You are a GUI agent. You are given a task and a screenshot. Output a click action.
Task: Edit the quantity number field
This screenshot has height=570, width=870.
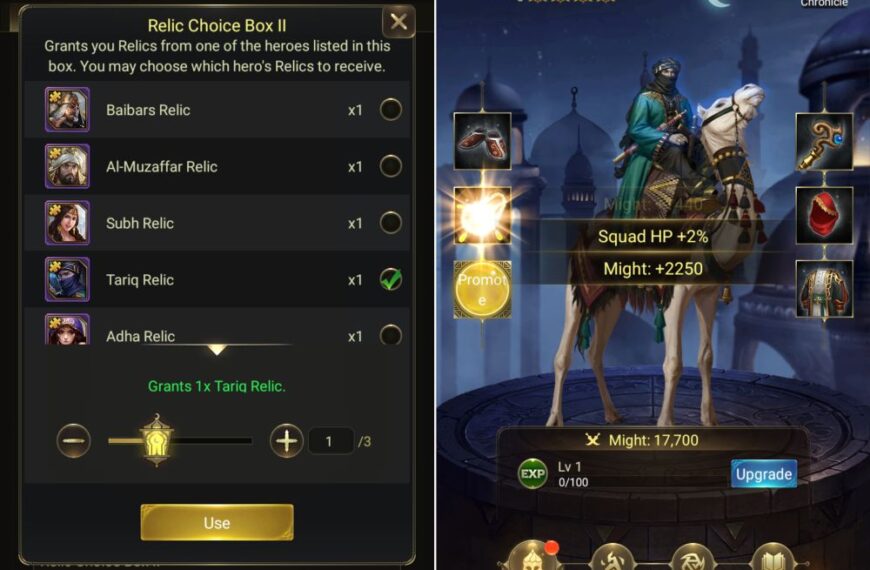tap(331, 440)
